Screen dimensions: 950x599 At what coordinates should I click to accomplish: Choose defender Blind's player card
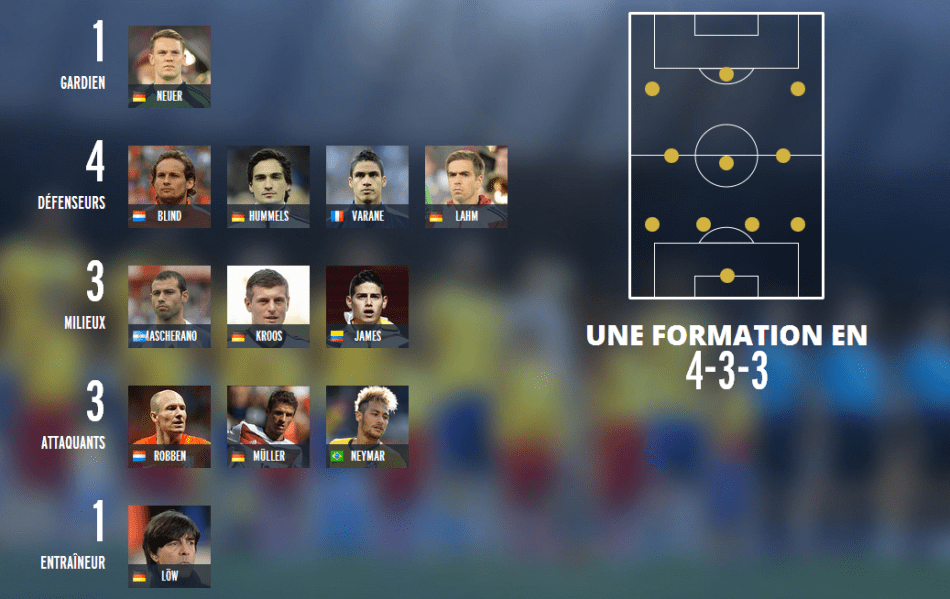pyautogui.click(x=169, y=186)
